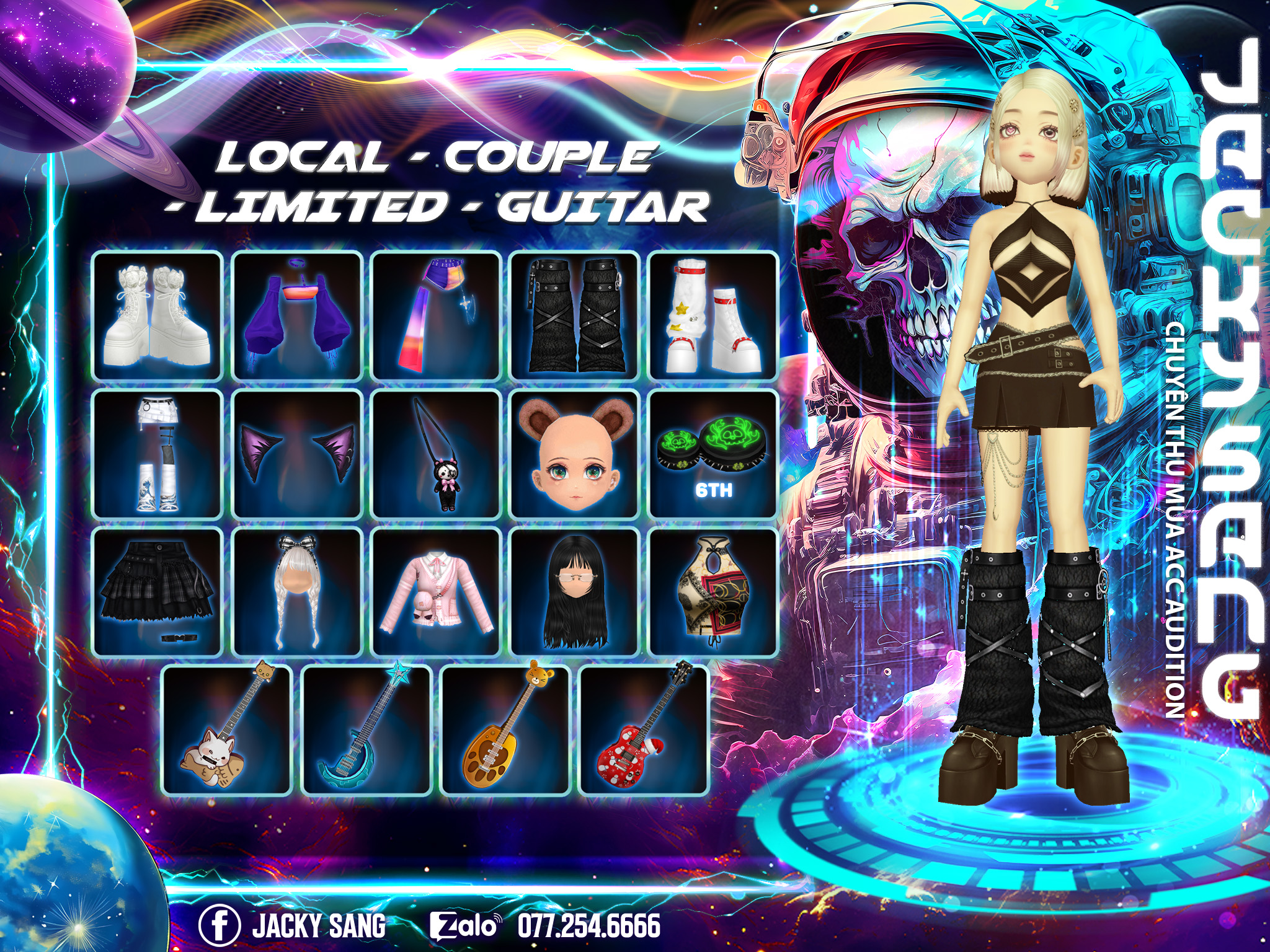Select the purple cat ears accessory
Viewport: 1270px width, 952px height.
point(297,454)
